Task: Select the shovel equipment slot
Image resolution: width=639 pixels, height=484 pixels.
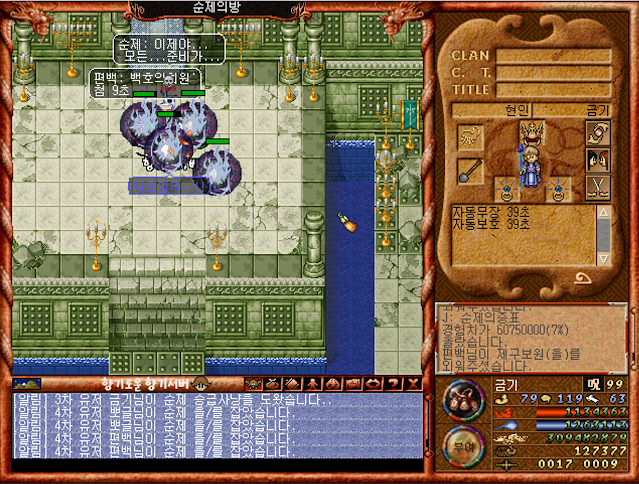Action: click(x=469, y=172)
